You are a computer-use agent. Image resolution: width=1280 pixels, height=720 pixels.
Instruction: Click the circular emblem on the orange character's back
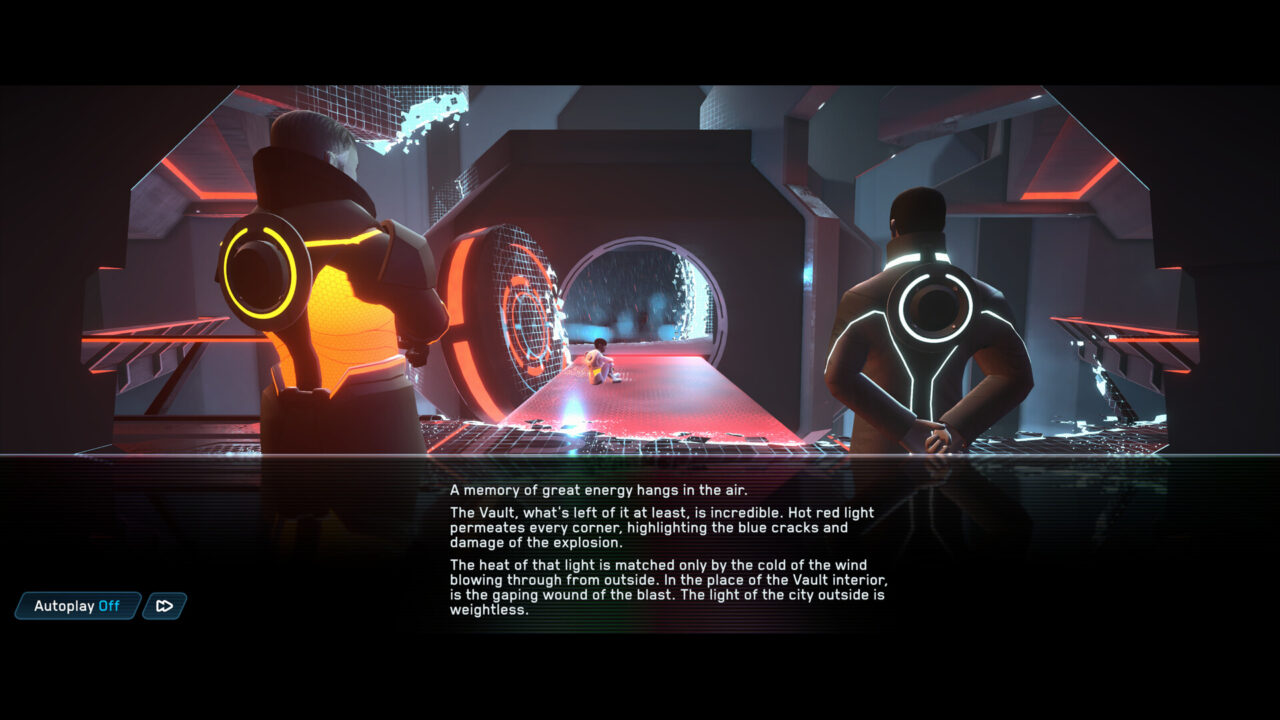[x=258, y=270]
